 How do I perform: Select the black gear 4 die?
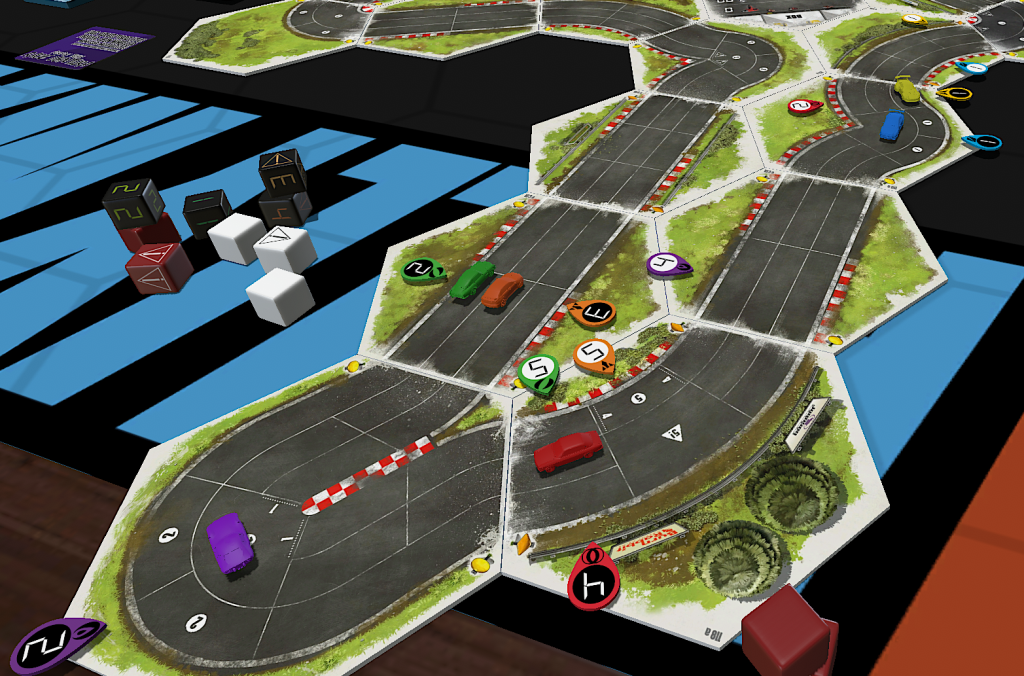coord(284,209)
